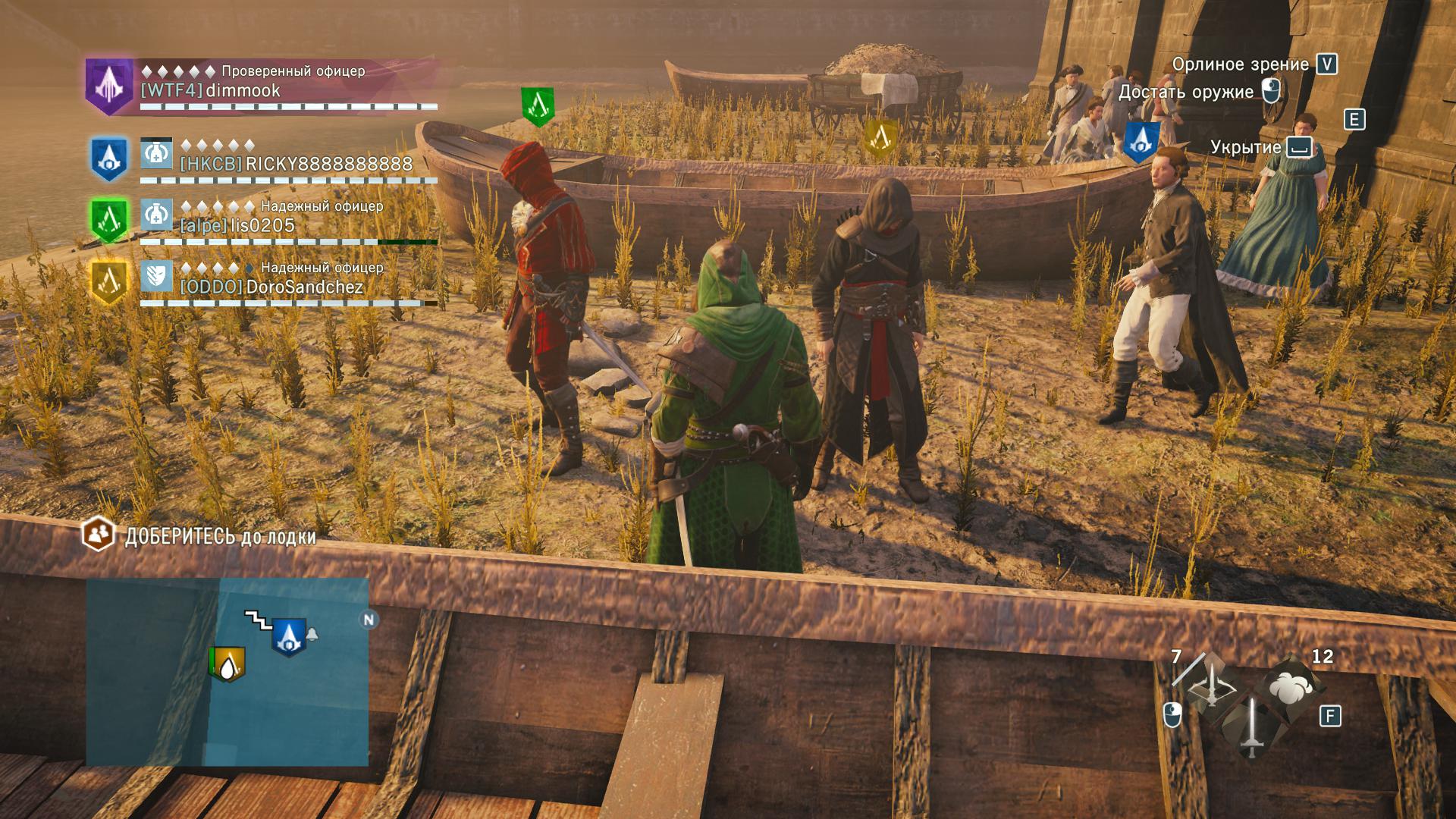1456x819 pixels.
Task: Click the blue emblem beside RICKY8888888888
Action: (x=108, y=159)
